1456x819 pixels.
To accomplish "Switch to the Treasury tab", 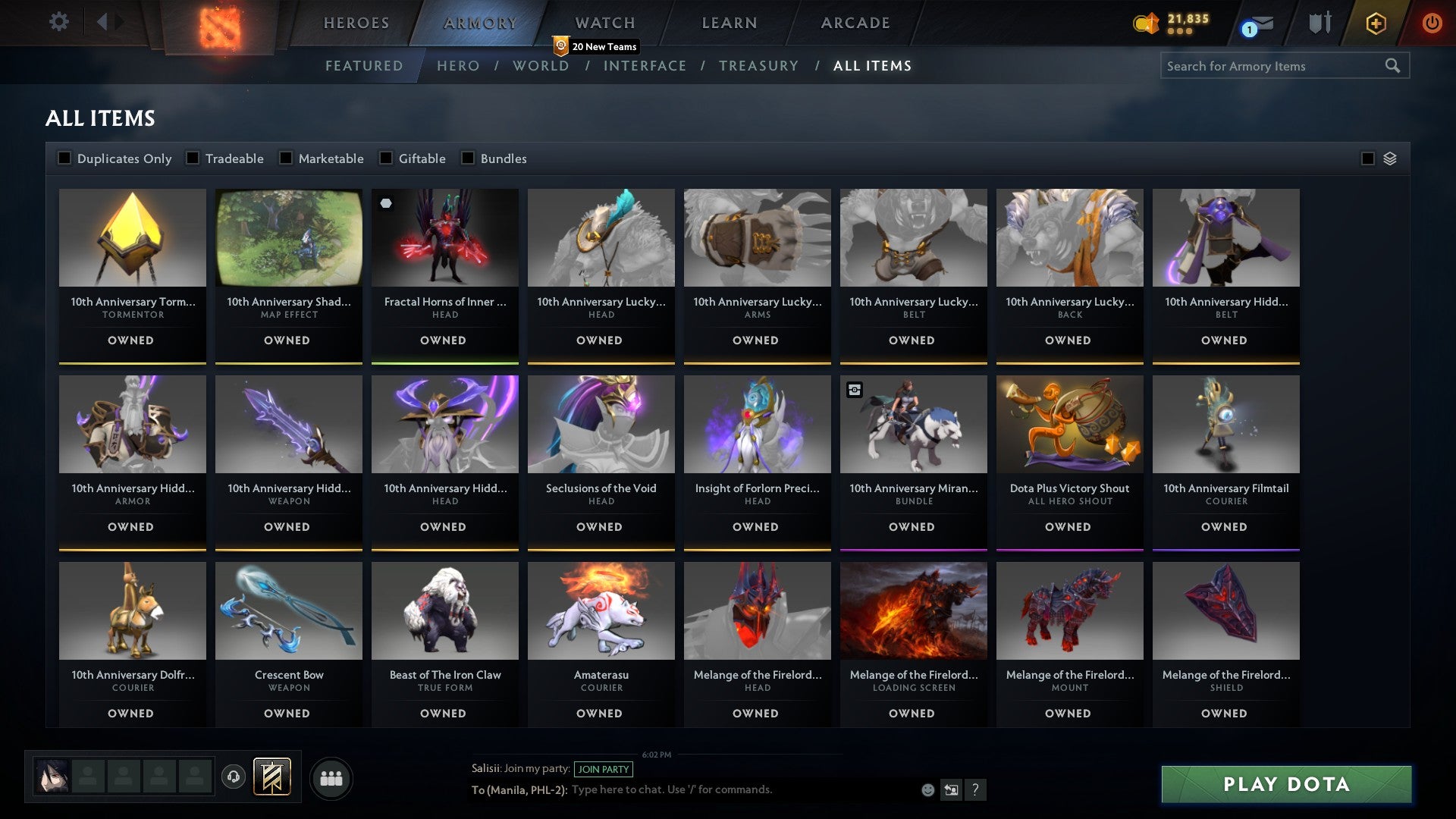I will [x=758, y=66].
